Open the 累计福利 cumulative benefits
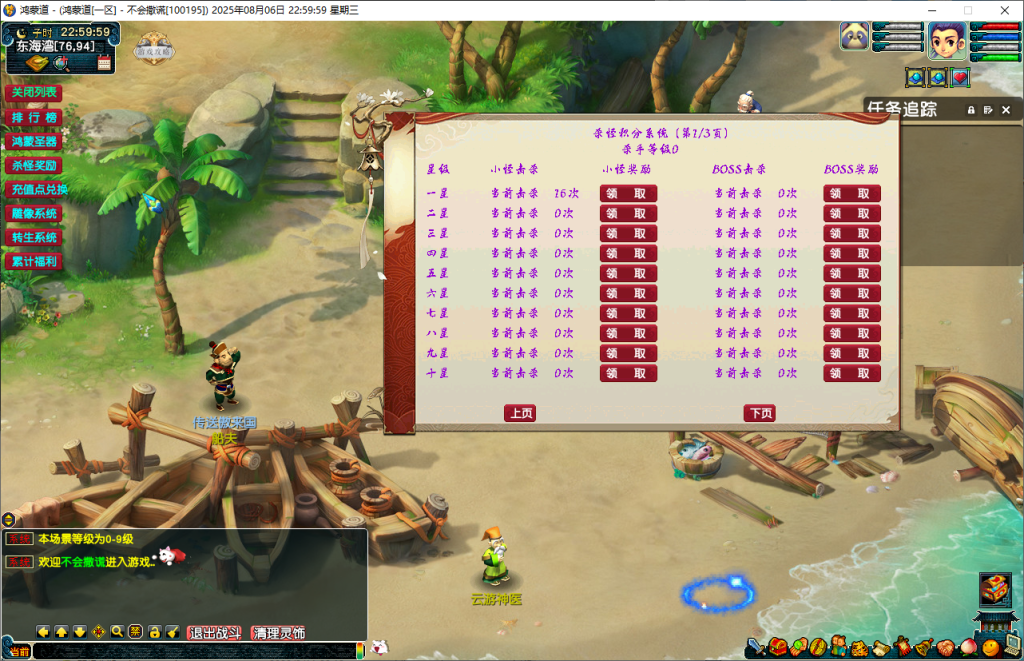This screenshot has height=661, width=1024. click(x=35, y=261)
